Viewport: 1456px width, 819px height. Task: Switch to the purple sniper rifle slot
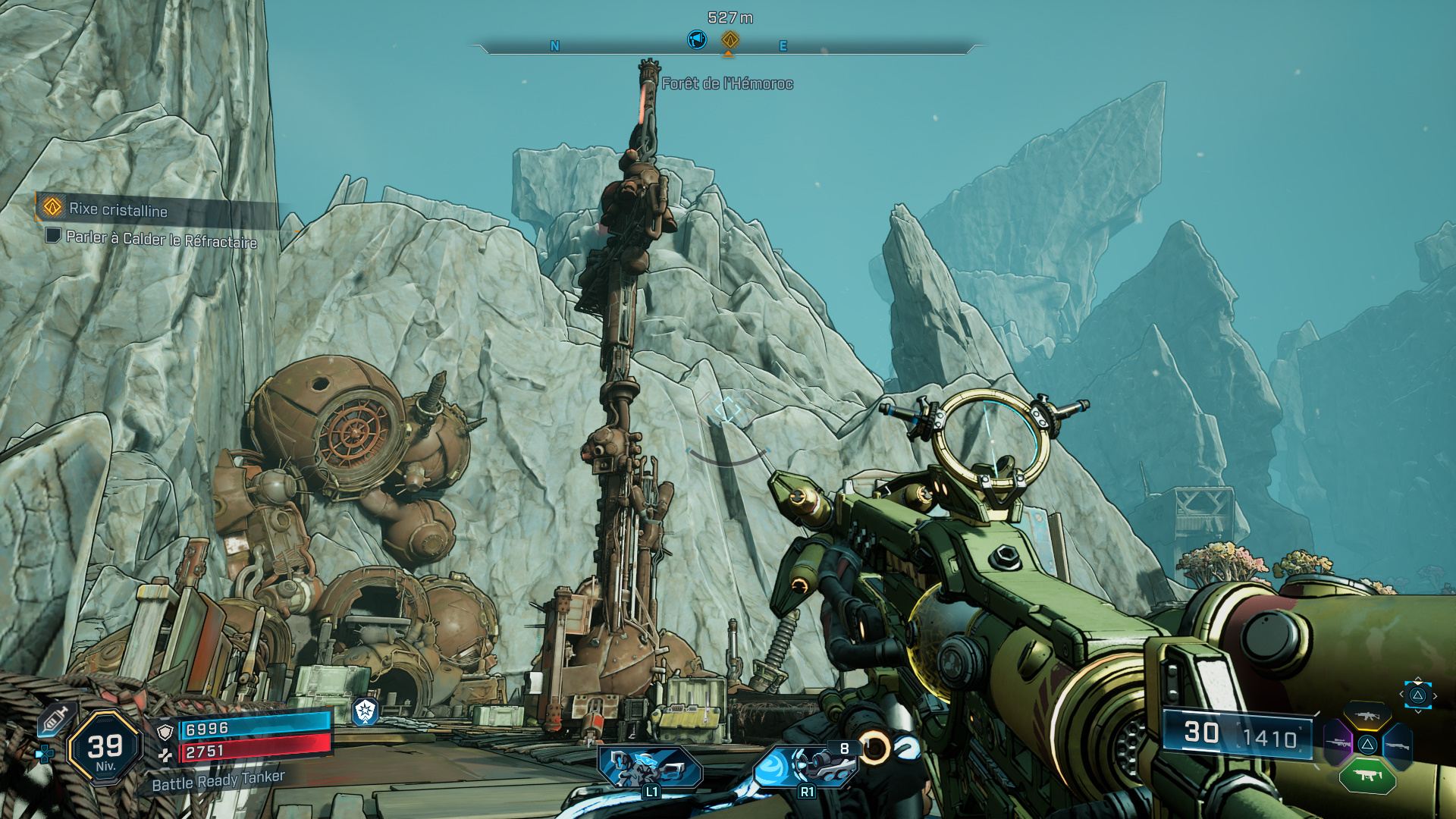click(x=1338, y=744)
